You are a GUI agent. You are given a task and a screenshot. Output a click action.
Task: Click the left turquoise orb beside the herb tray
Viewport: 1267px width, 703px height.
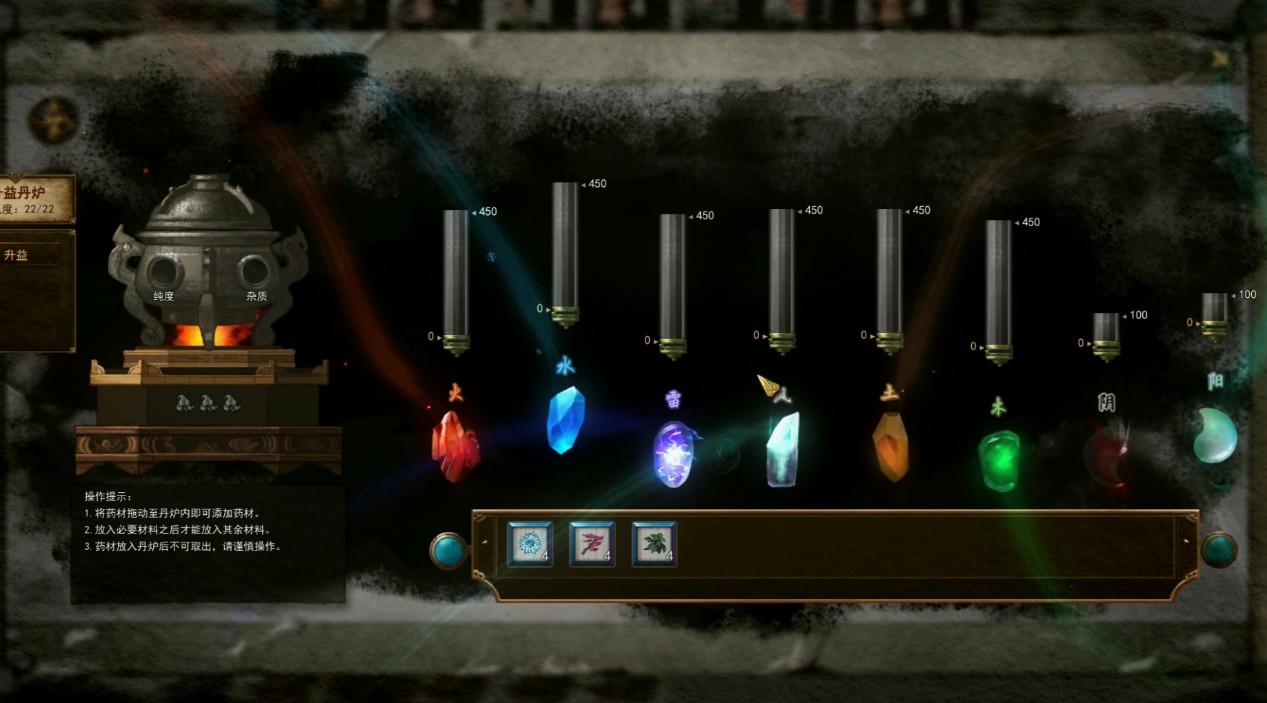click(447, 550)
